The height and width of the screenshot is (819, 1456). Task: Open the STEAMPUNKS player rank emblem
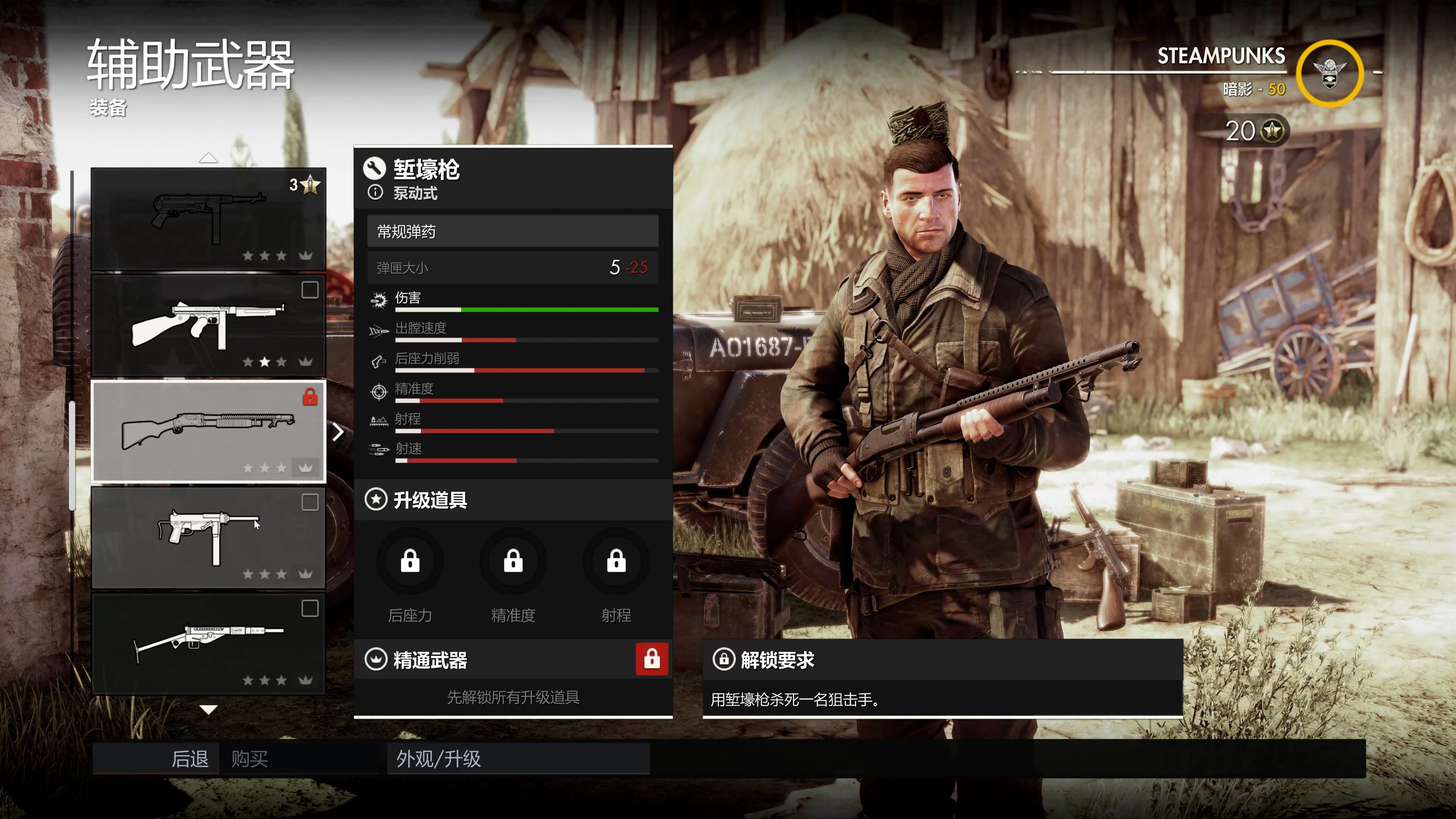coord(1329,74)
